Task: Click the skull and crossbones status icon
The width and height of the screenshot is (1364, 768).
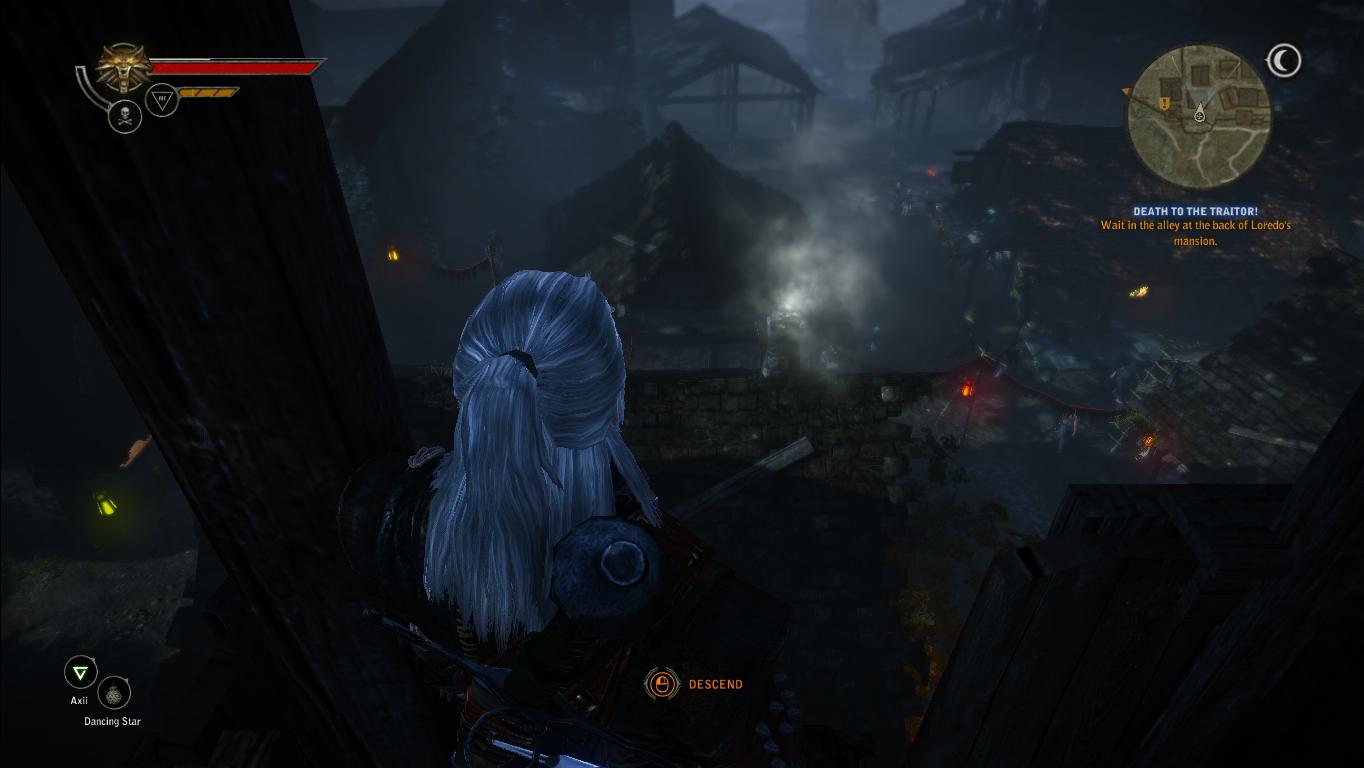Action: click(125, 116)
